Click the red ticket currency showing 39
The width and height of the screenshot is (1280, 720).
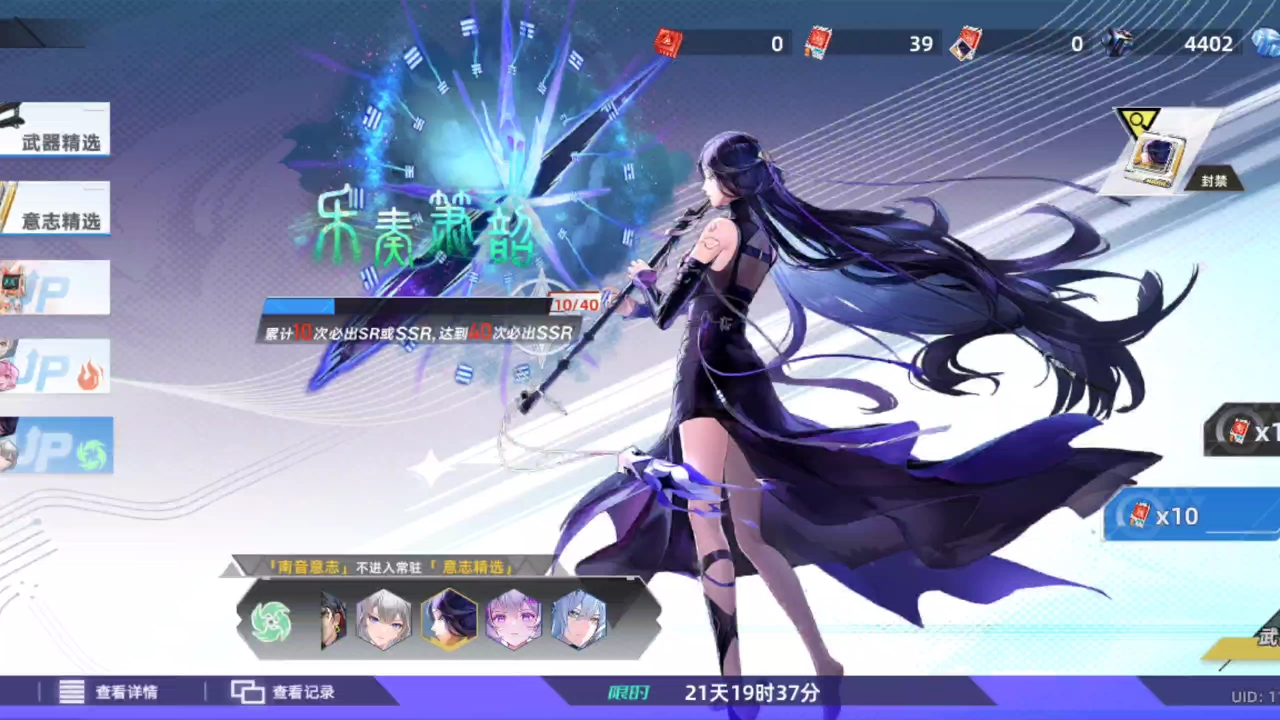tap(819, 43)
